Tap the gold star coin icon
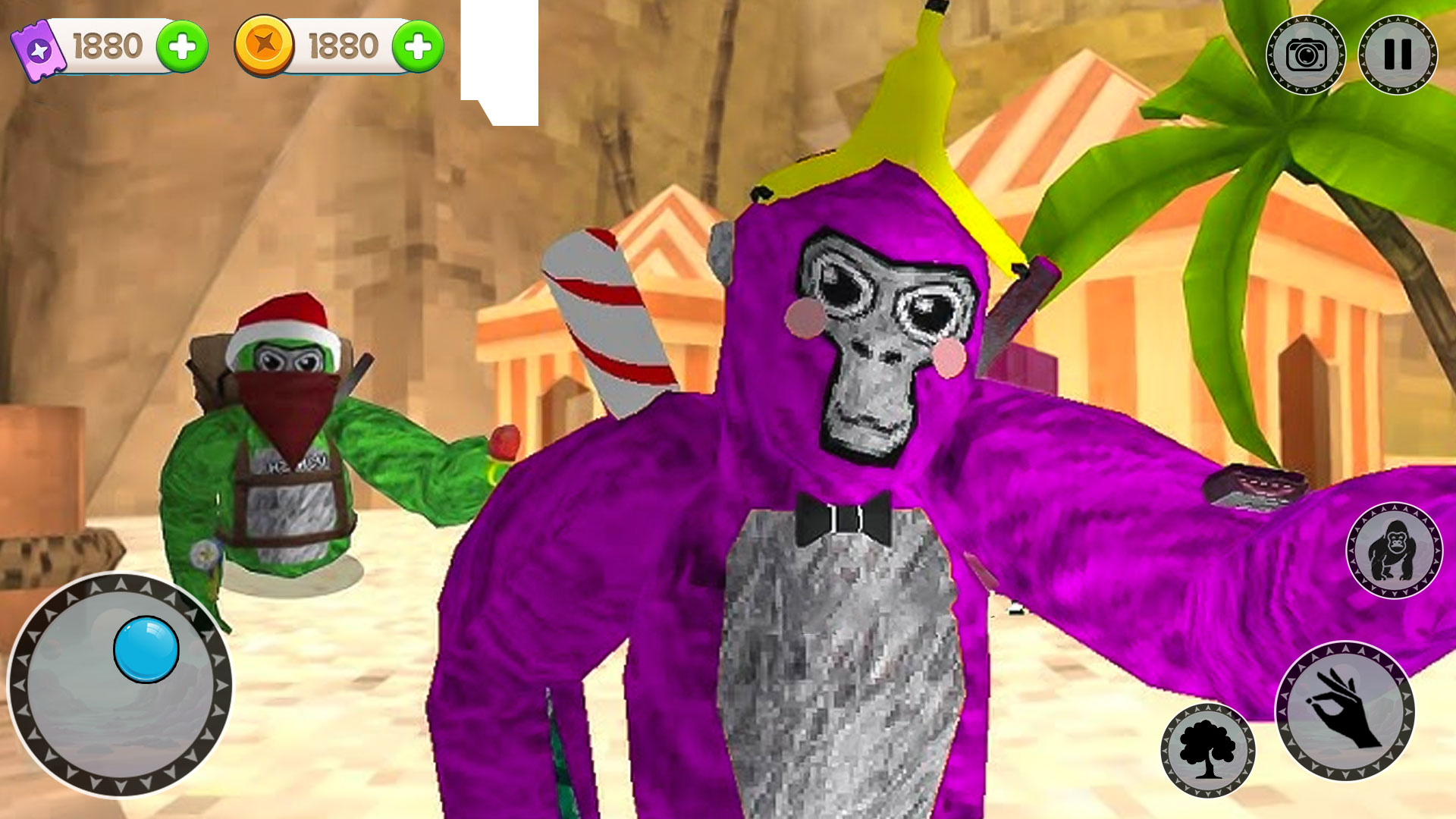Image resolution: width=1456 pixels, height=819 pixels. tap(265, 47)
